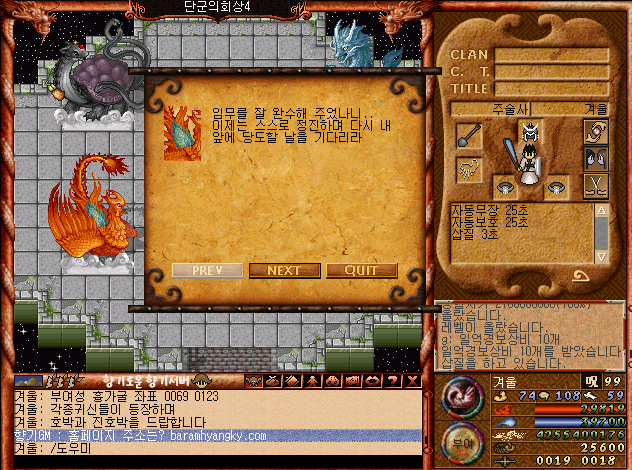This screenshot has width=632, height=470.
Task: Click the X icon on the toolbar
Action: point(411,380)
